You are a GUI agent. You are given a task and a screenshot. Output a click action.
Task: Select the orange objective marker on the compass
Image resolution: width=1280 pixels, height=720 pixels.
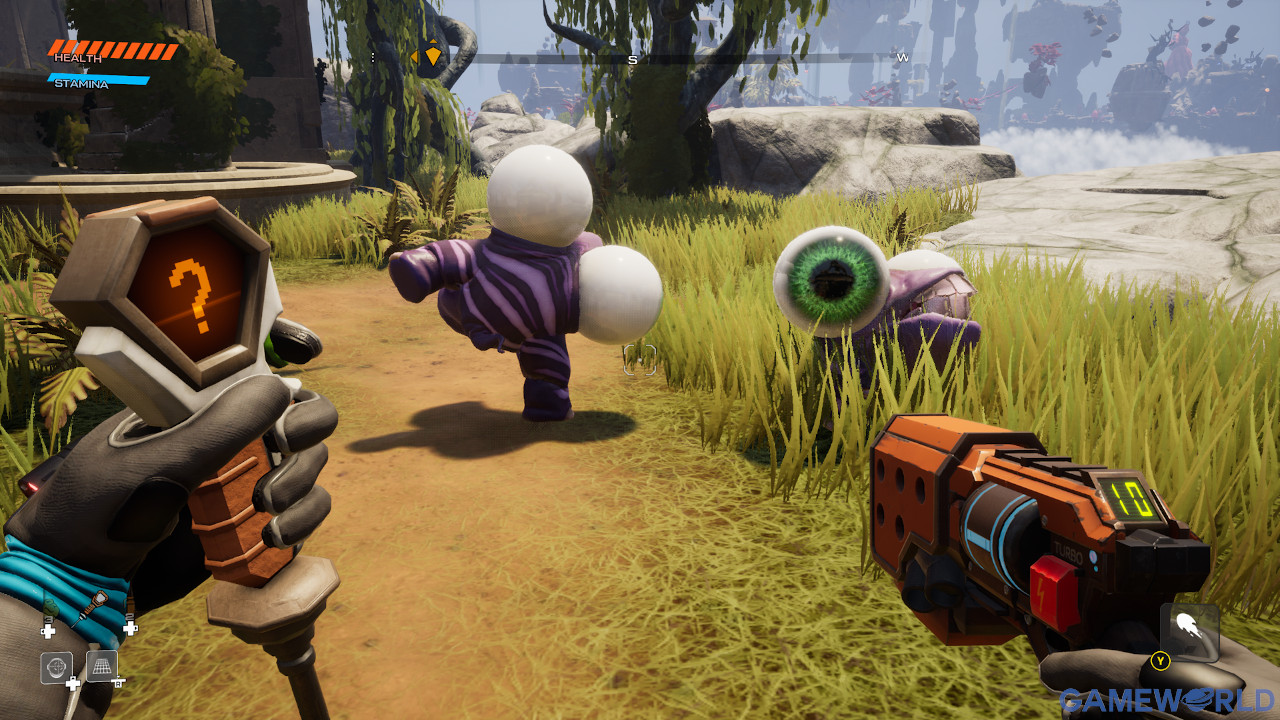coord(432,55)
